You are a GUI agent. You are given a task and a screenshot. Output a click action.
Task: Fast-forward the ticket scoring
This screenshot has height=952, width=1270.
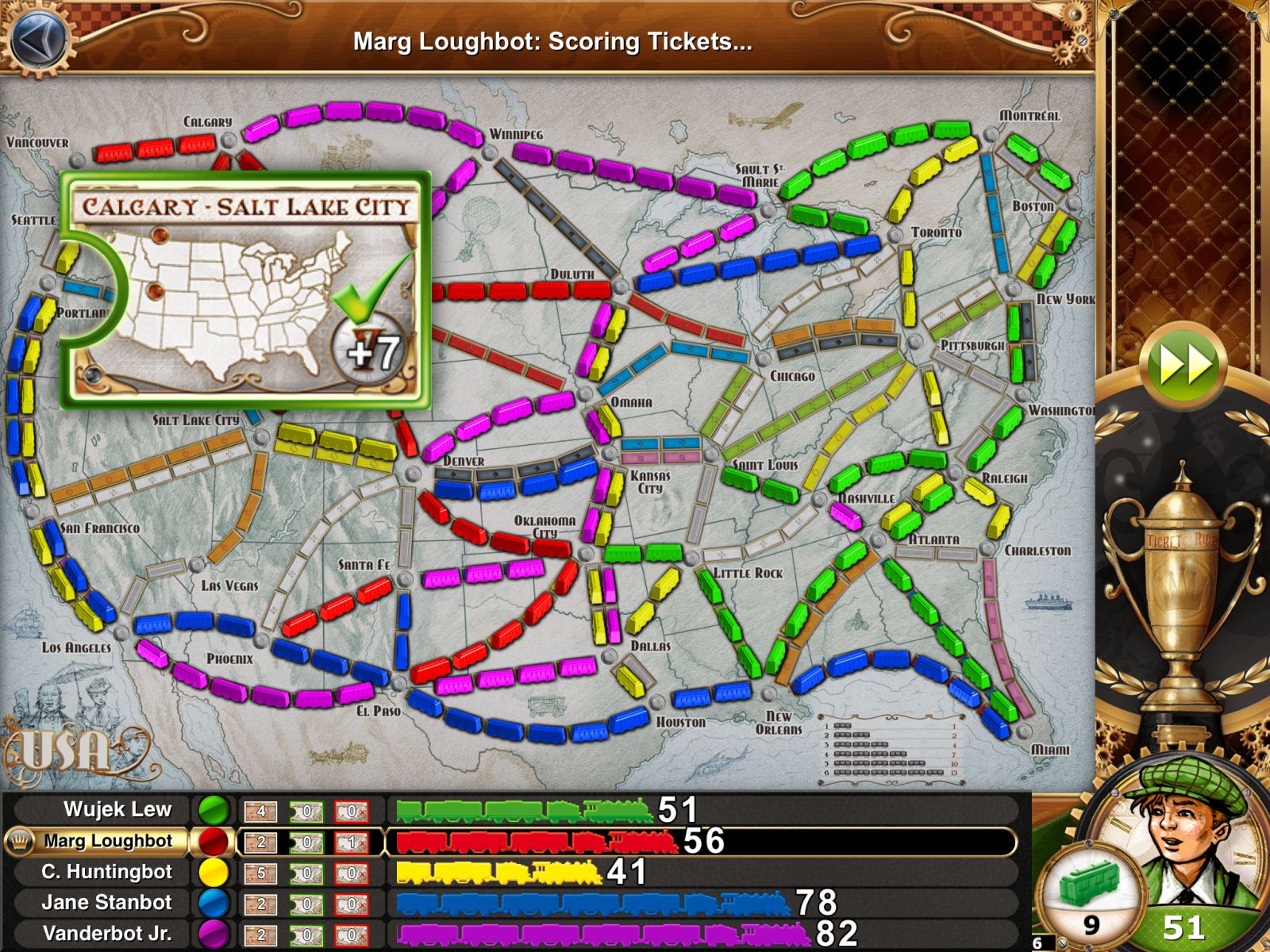point(1184,366)
